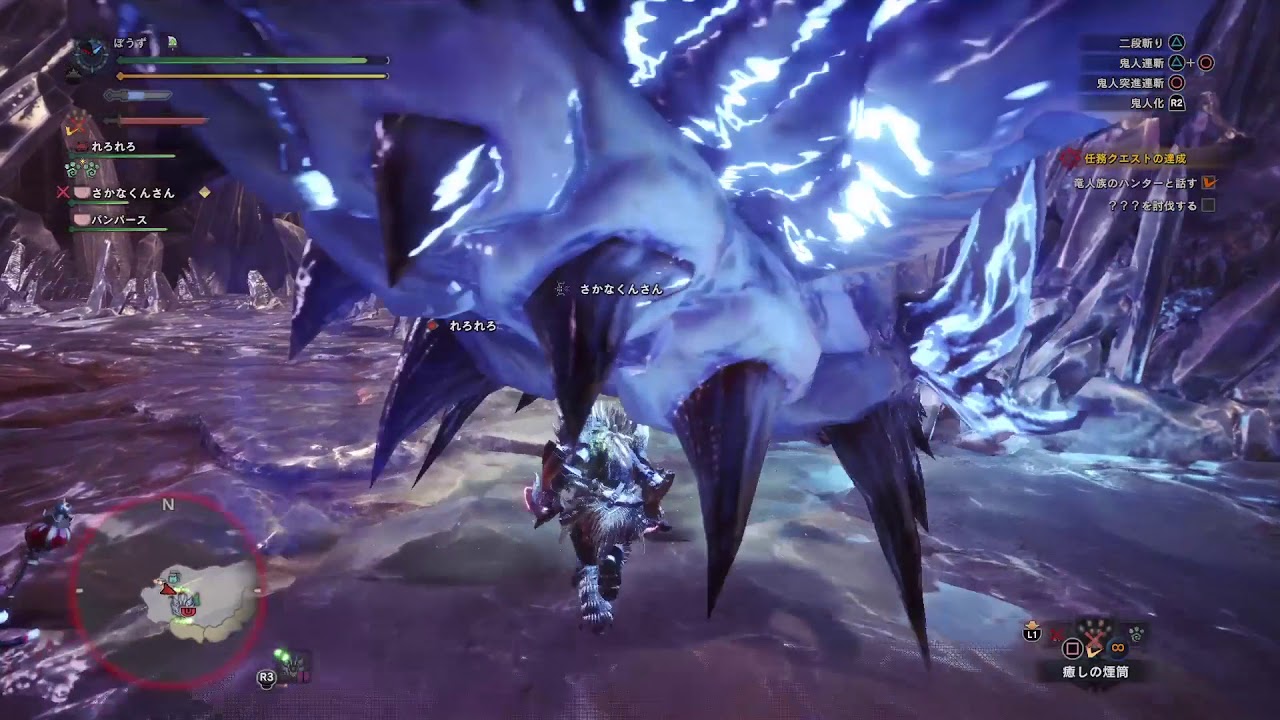Click the player name ぼうず

[129, 42]
